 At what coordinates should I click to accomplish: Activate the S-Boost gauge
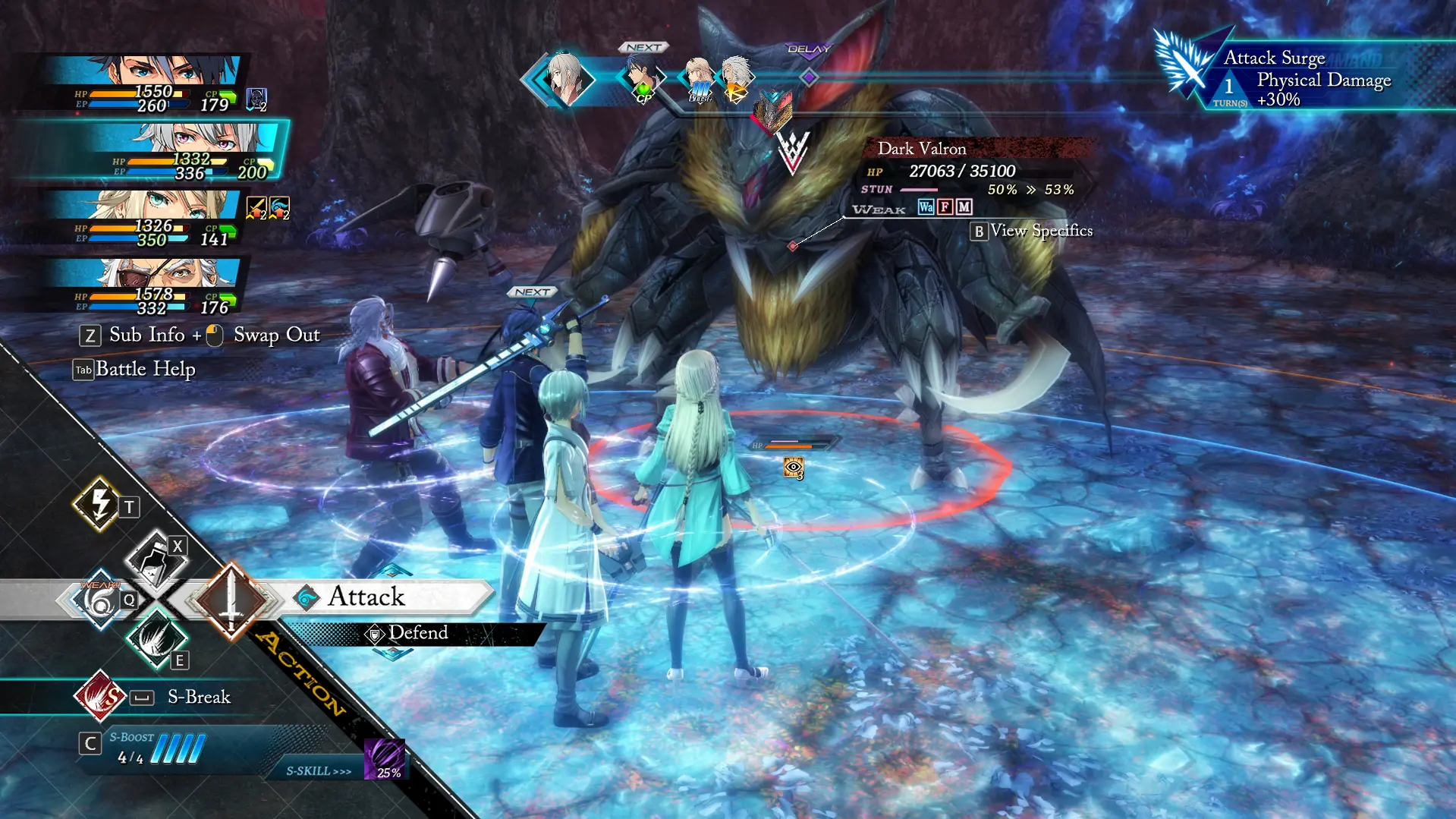point(176,748)
